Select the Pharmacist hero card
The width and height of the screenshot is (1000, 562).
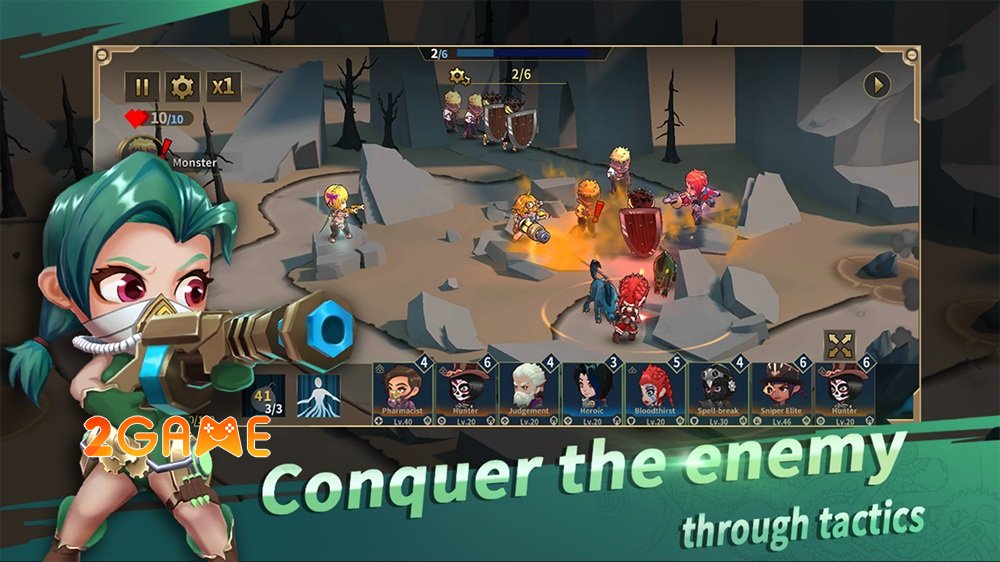click(x=403, y=391)
